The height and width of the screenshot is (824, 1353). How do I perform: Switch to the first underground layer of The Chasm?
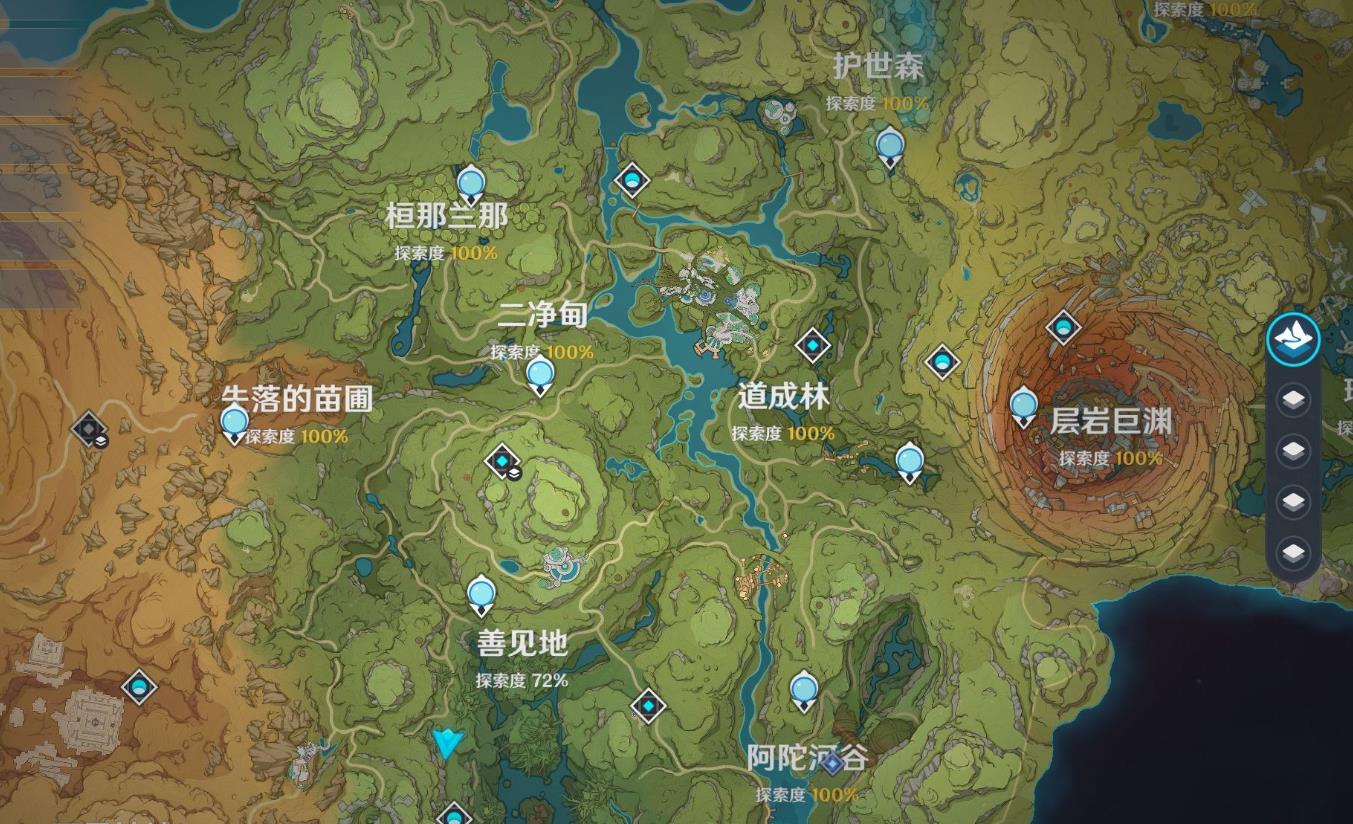coord(1293,400)
